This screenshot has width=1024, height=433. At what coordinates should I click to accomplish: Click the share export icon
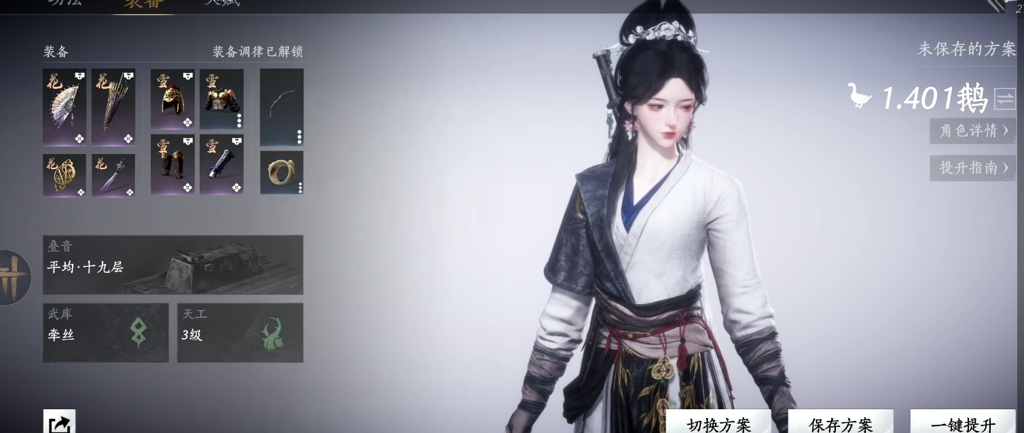click(x=59, y=423)
